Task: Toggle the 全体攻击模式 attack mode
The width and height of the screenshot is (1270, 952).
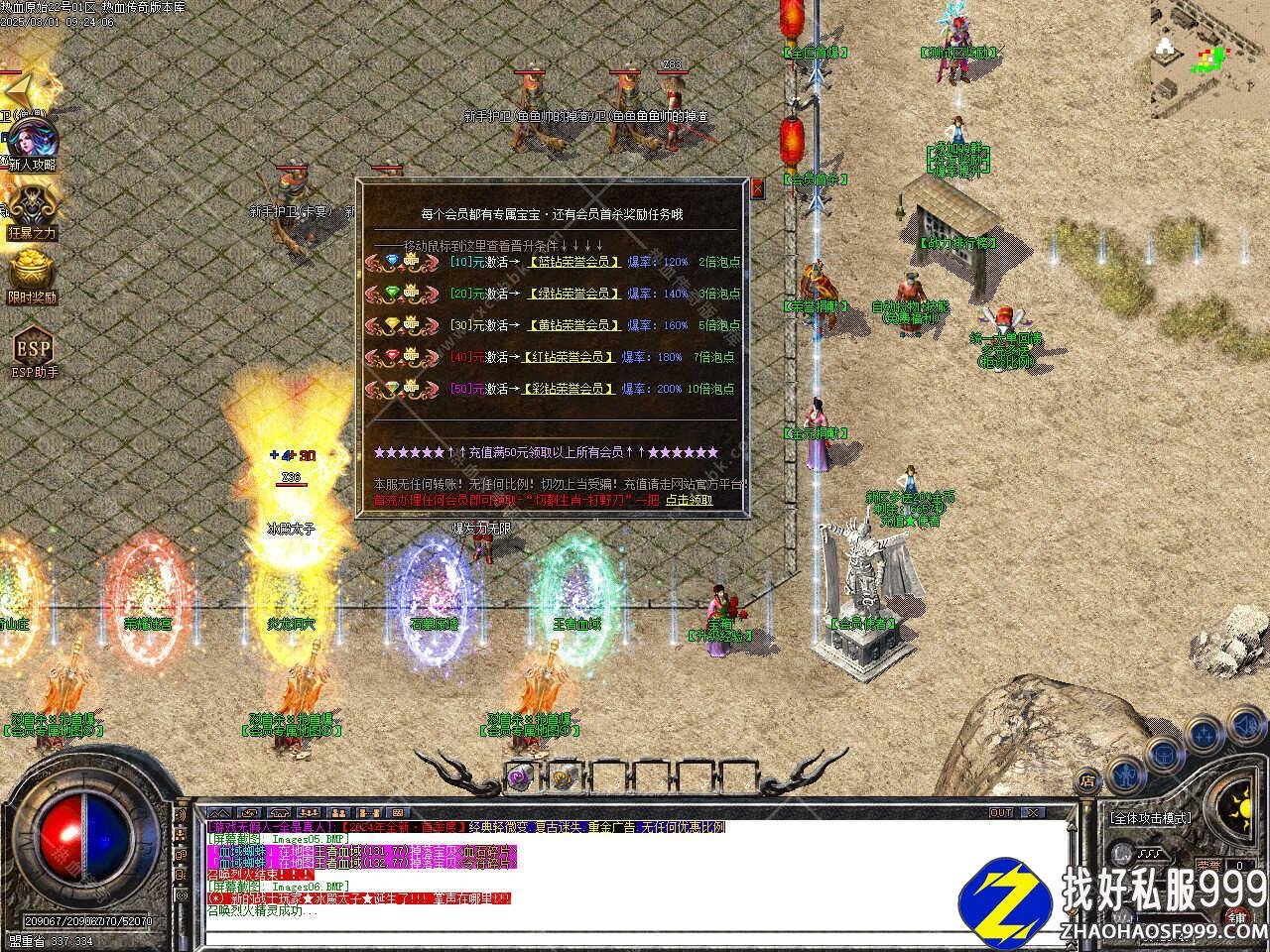Action: point(1151,819)
